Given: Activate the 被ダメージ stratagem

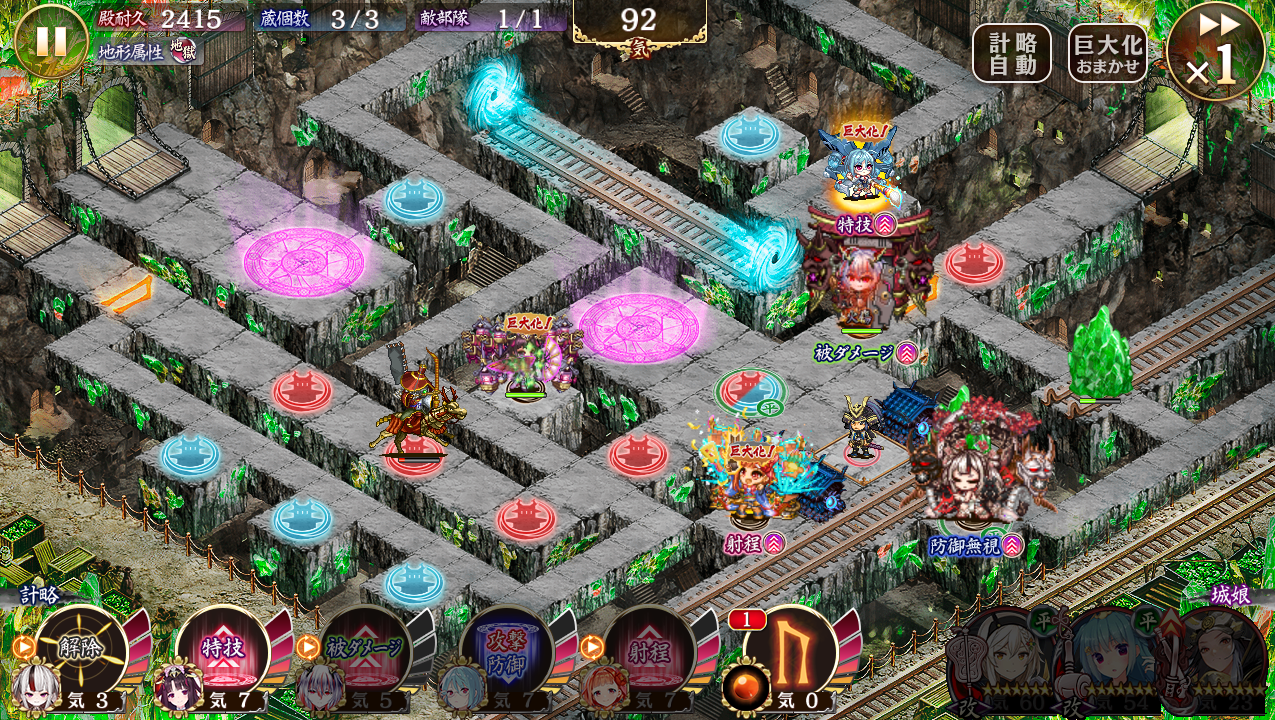Looking at the screenshot, I should click(x=365, y=650).
